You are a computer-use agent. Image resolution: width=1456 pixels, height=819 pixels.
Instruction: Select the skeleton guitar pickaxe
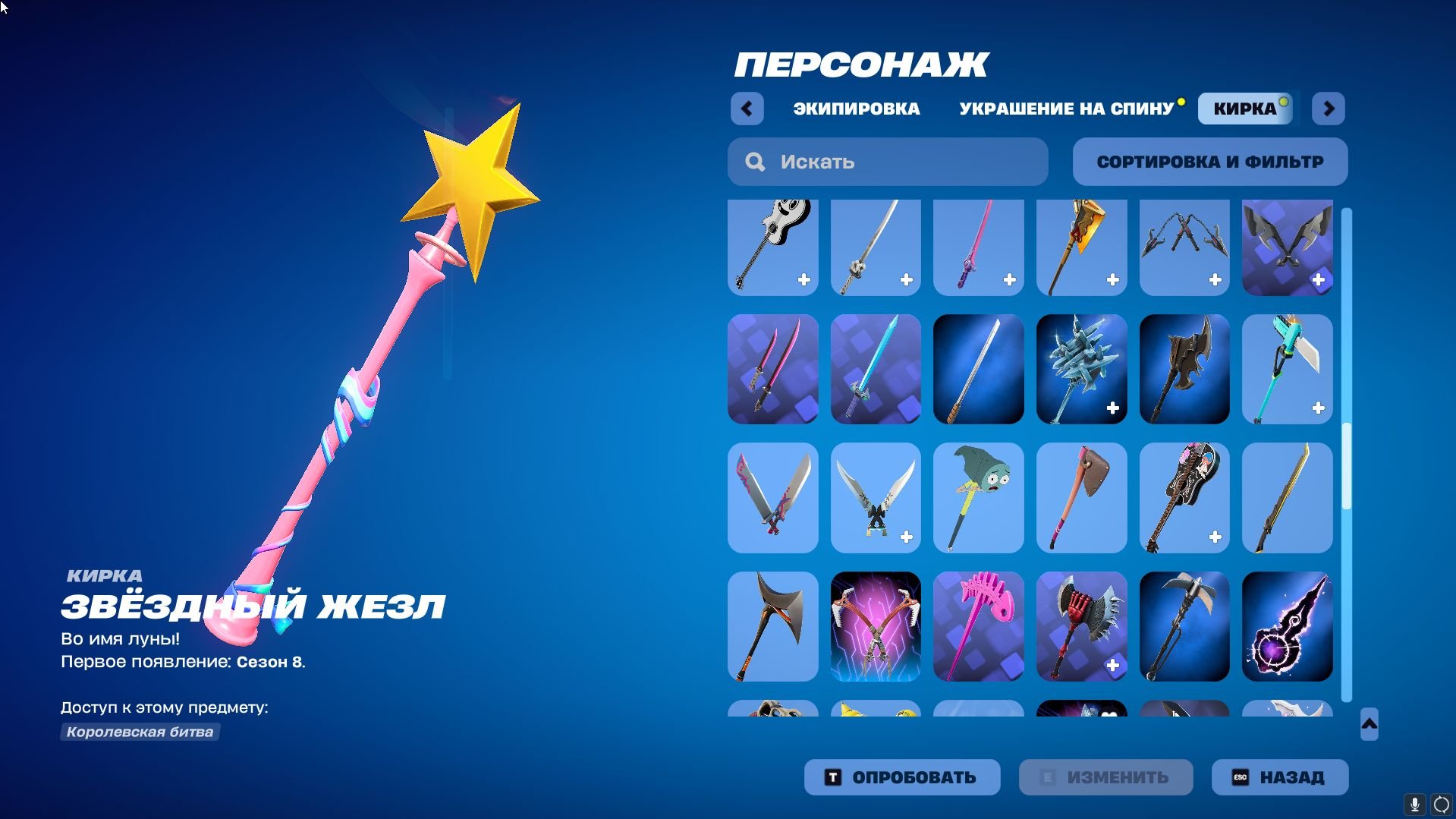click(x=772, y=247)
